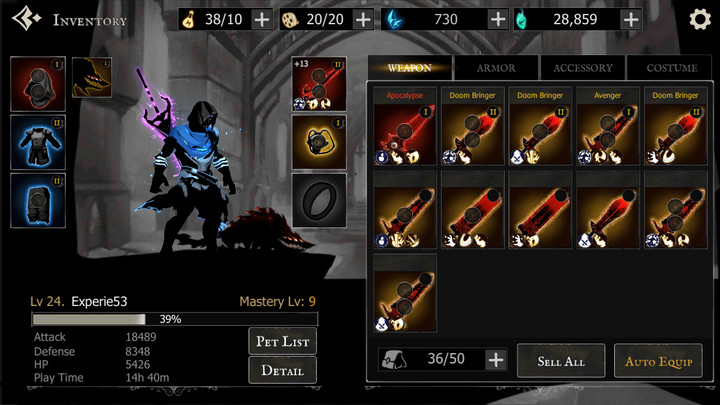The width and height of the screenshot is (720, 405).
Task: Add more cookie stamina
Action: click(363, 19)
